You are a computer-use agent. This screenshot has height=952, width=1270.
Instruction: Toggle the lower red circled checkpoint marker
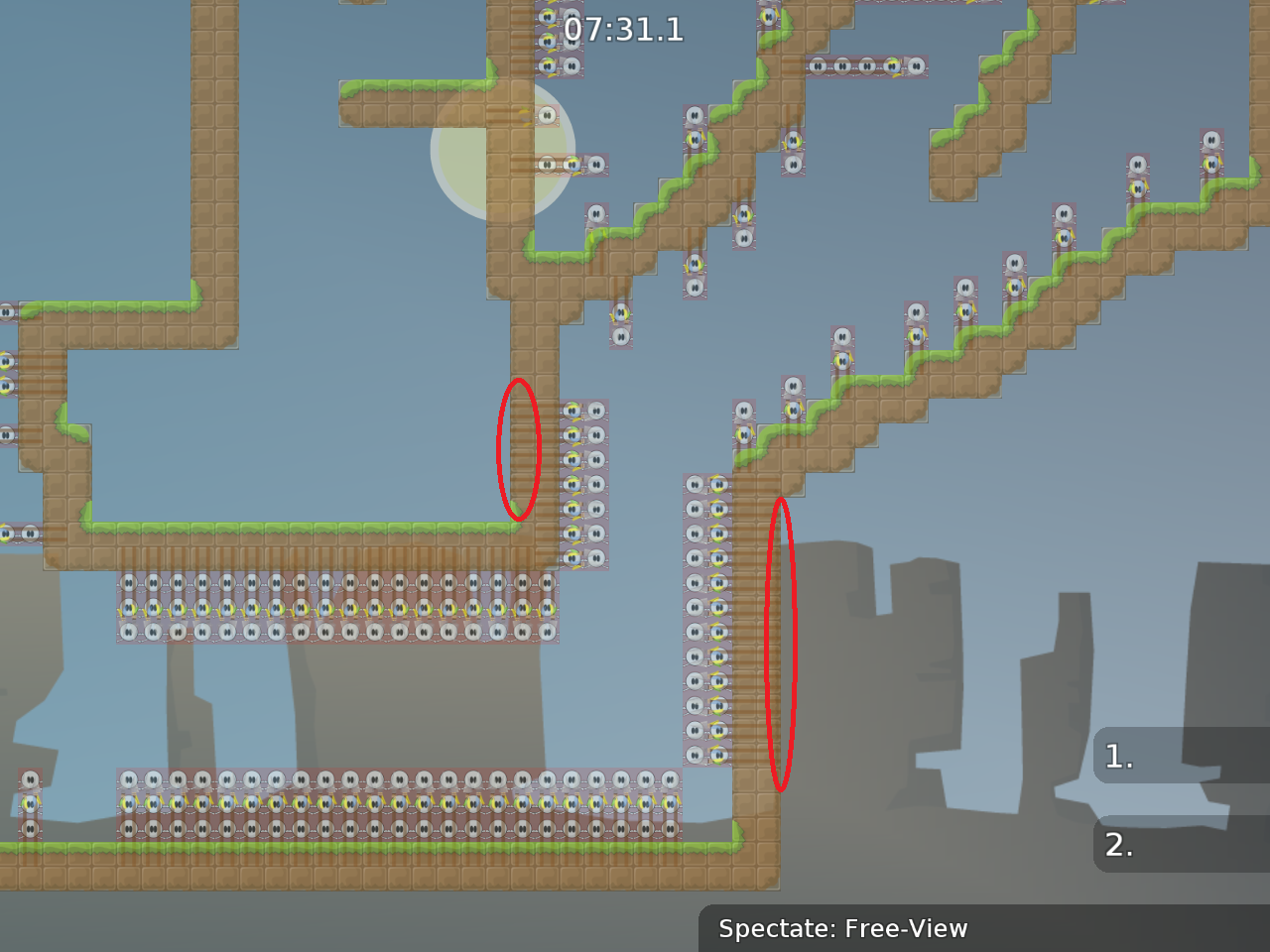782,645
